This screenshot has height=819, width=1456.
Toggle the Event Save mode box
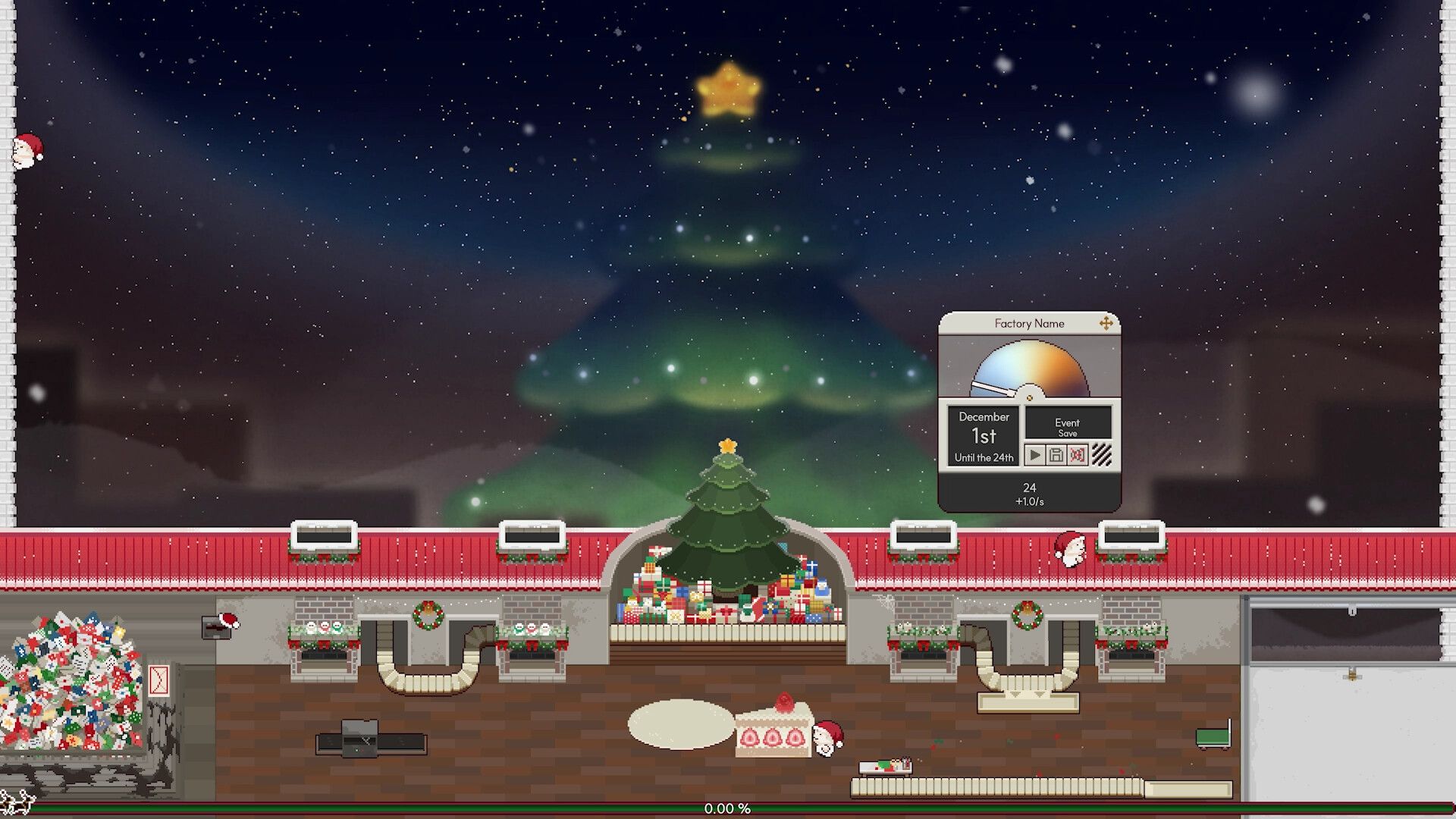pos(1068,426)
